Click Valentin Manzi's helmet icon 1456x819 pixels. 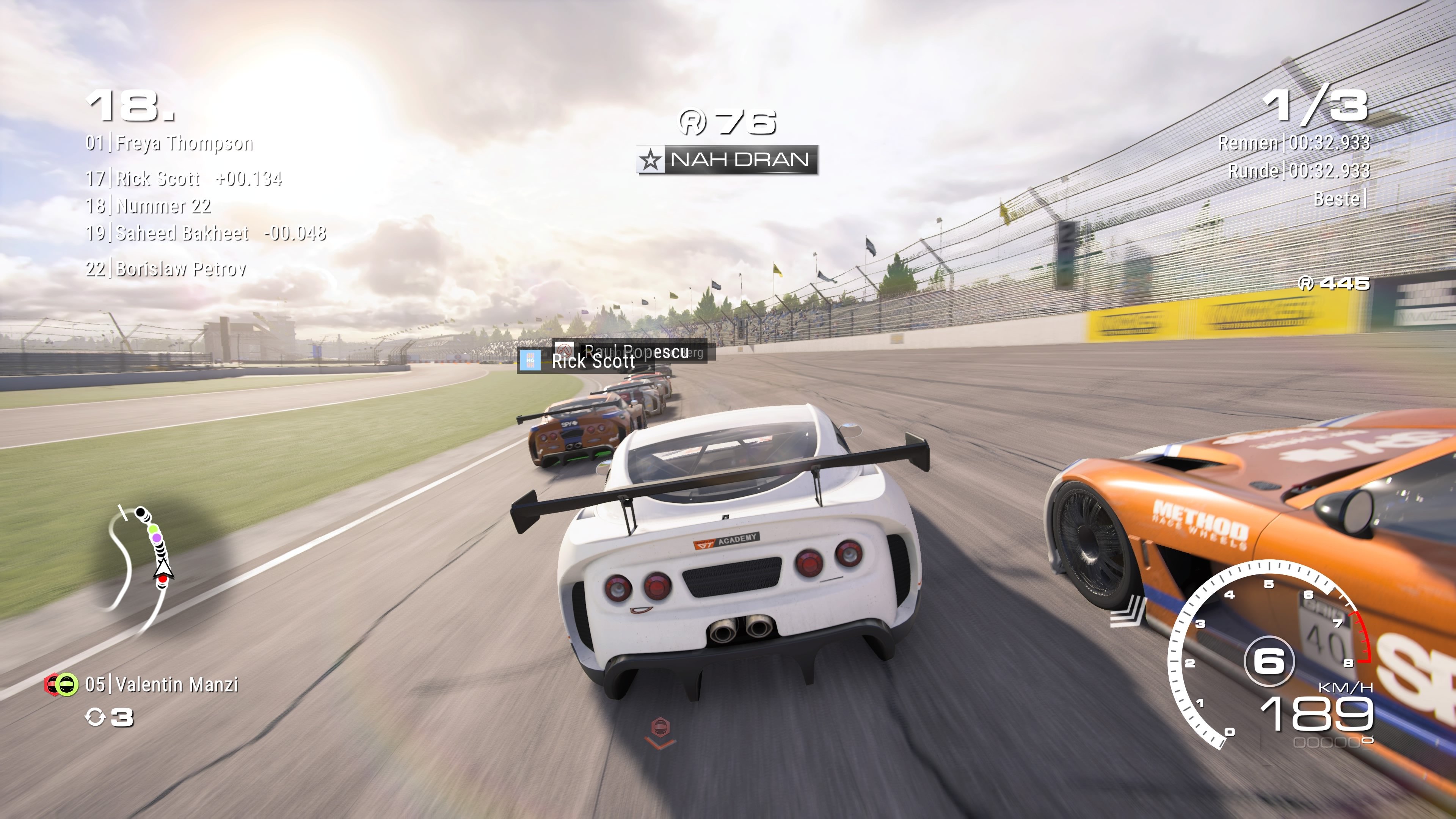pyautogui.click(x=67, y=685)
